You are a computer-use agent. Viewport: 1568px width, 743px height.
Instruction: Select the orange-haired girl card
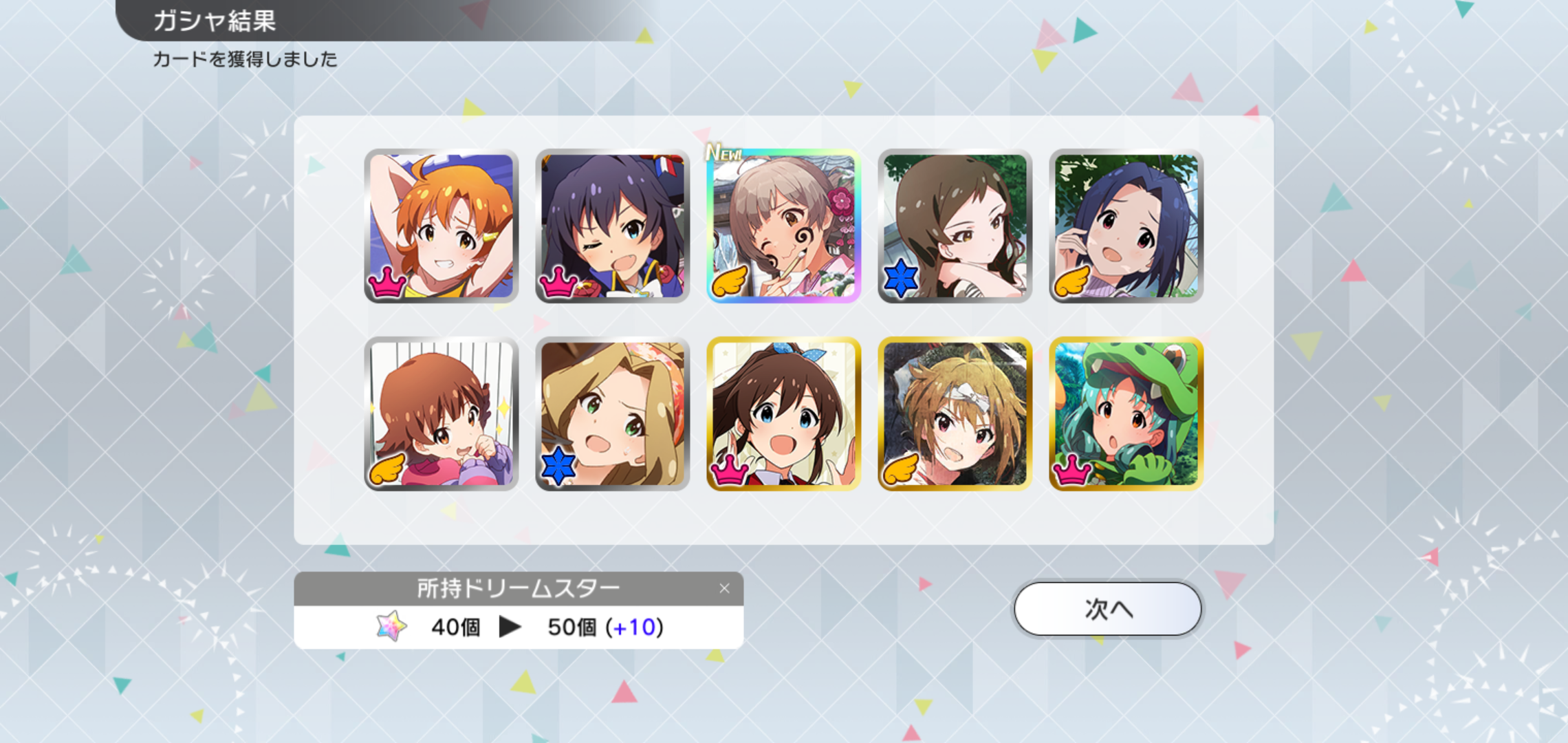click(442, 226)
